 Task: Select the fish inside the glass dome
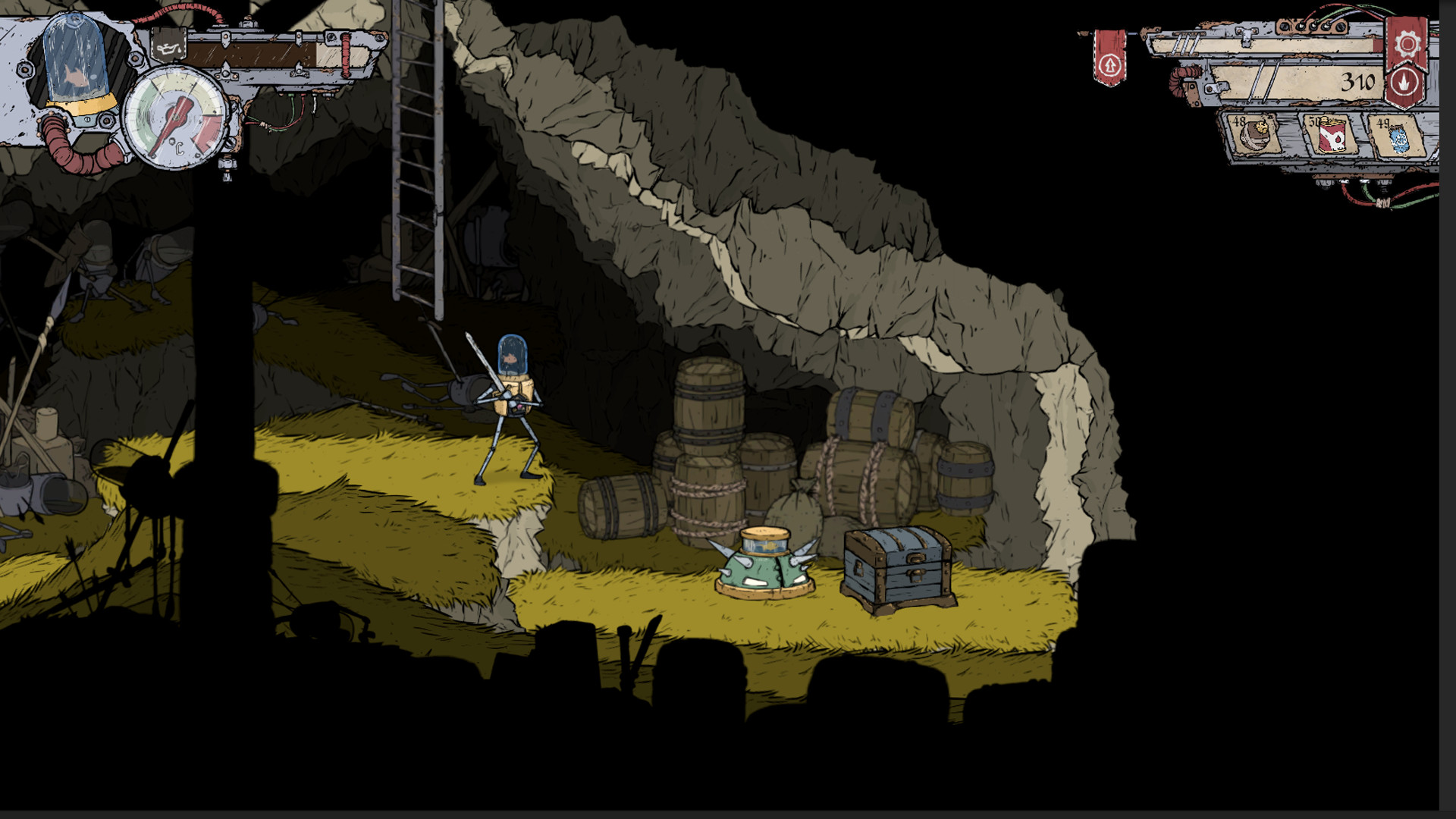76,78
